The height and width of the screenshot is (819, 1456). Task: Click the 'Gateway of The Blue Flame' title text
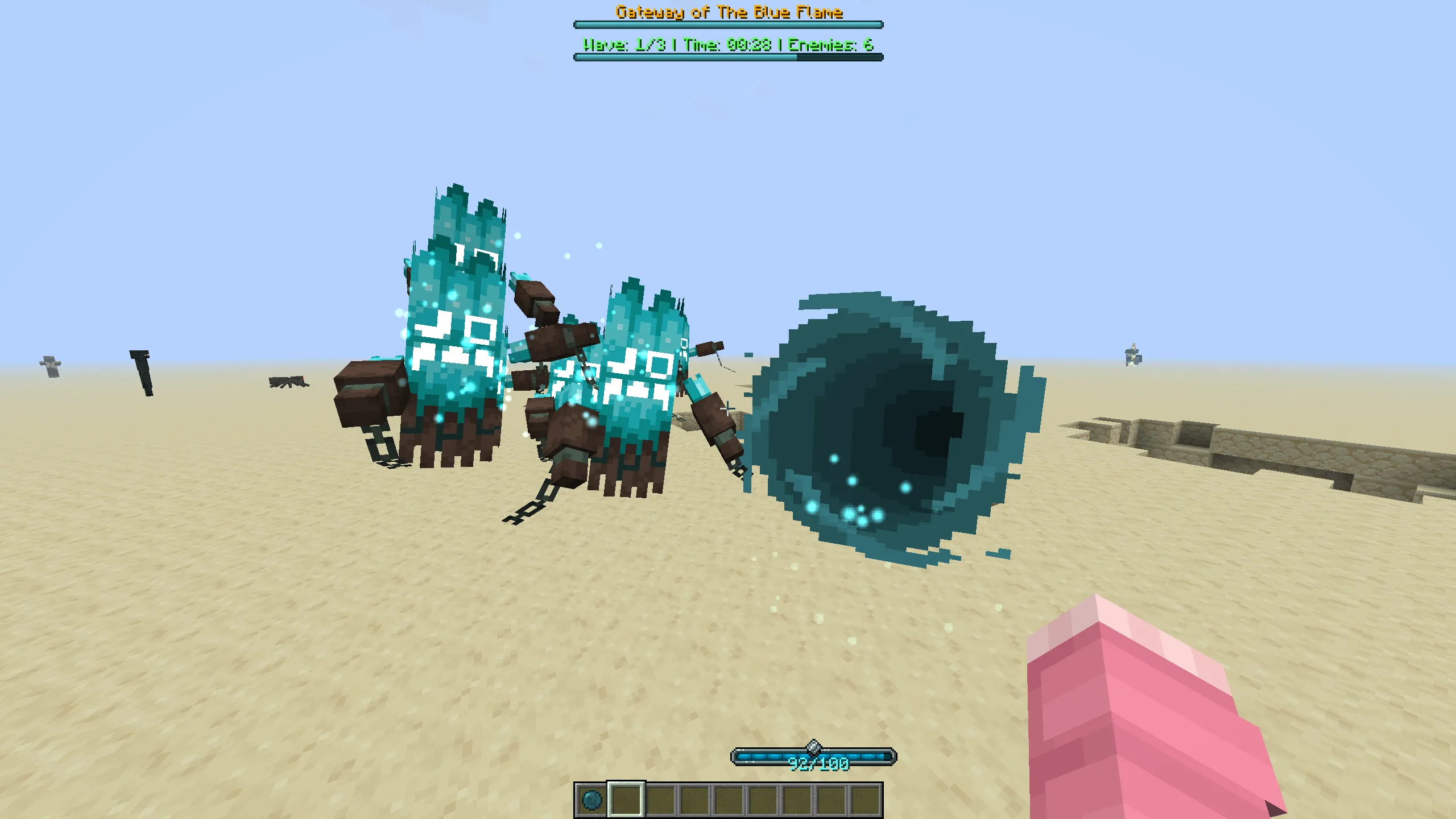pos(728,10)
